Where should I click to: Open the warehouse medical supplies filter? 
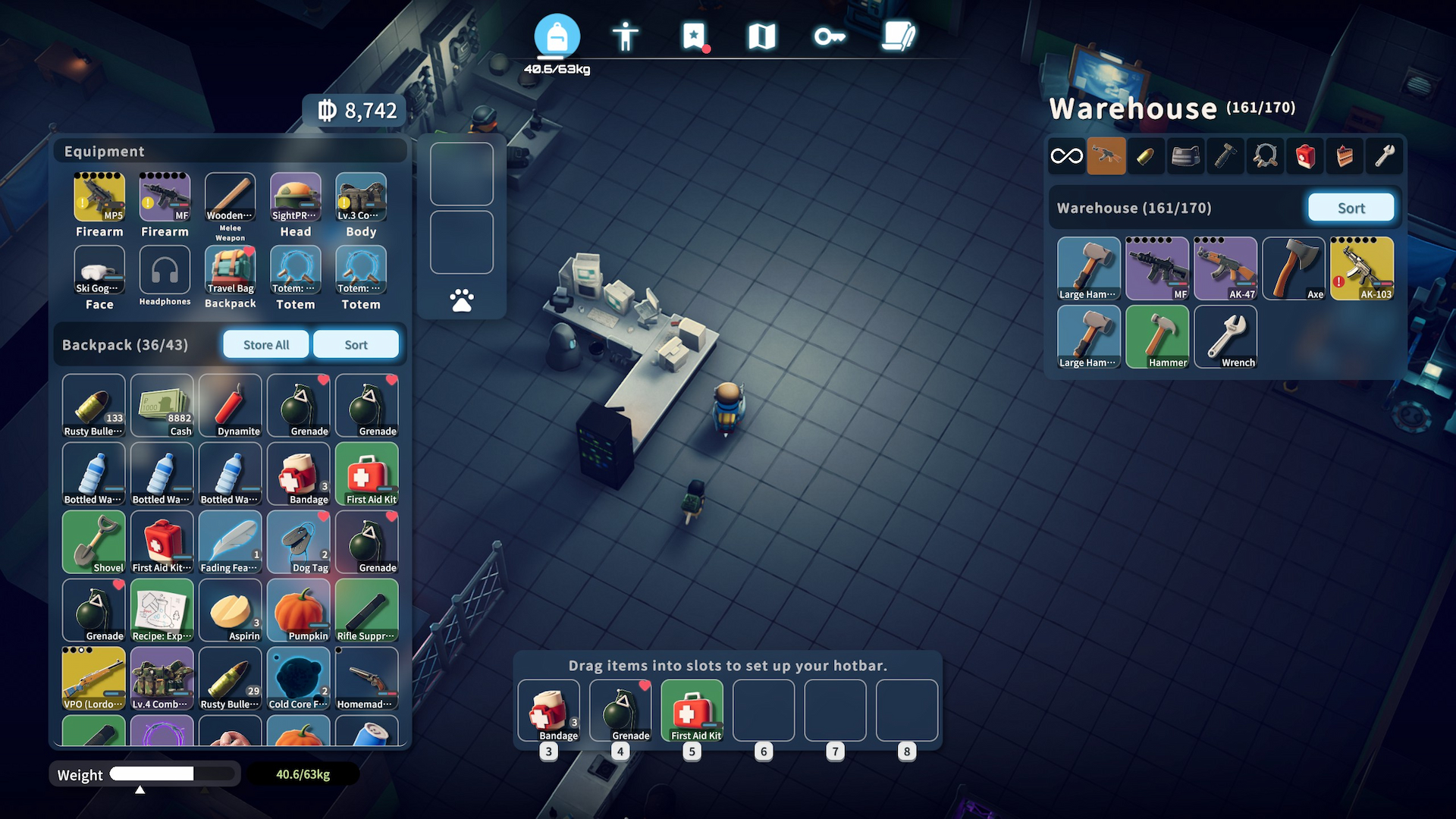click(1305, 156)
